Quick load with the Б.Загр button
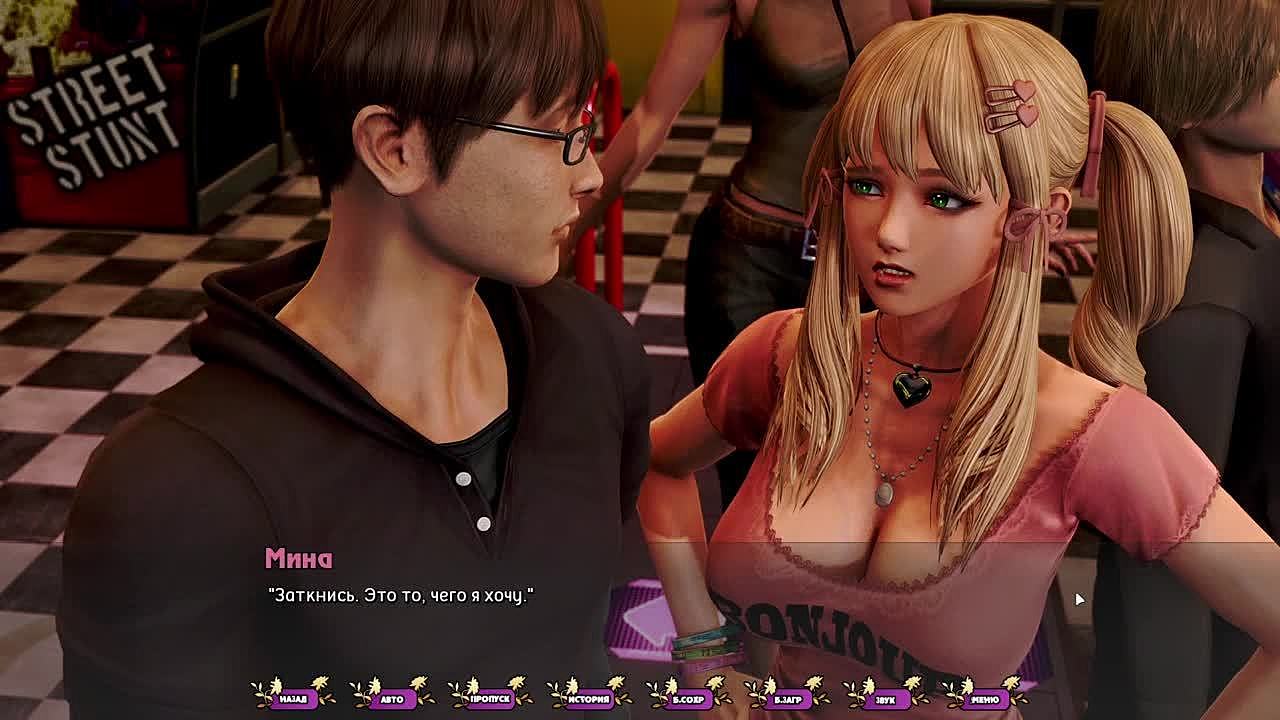Screen dimensions: 1280x720 pos(786,698)
